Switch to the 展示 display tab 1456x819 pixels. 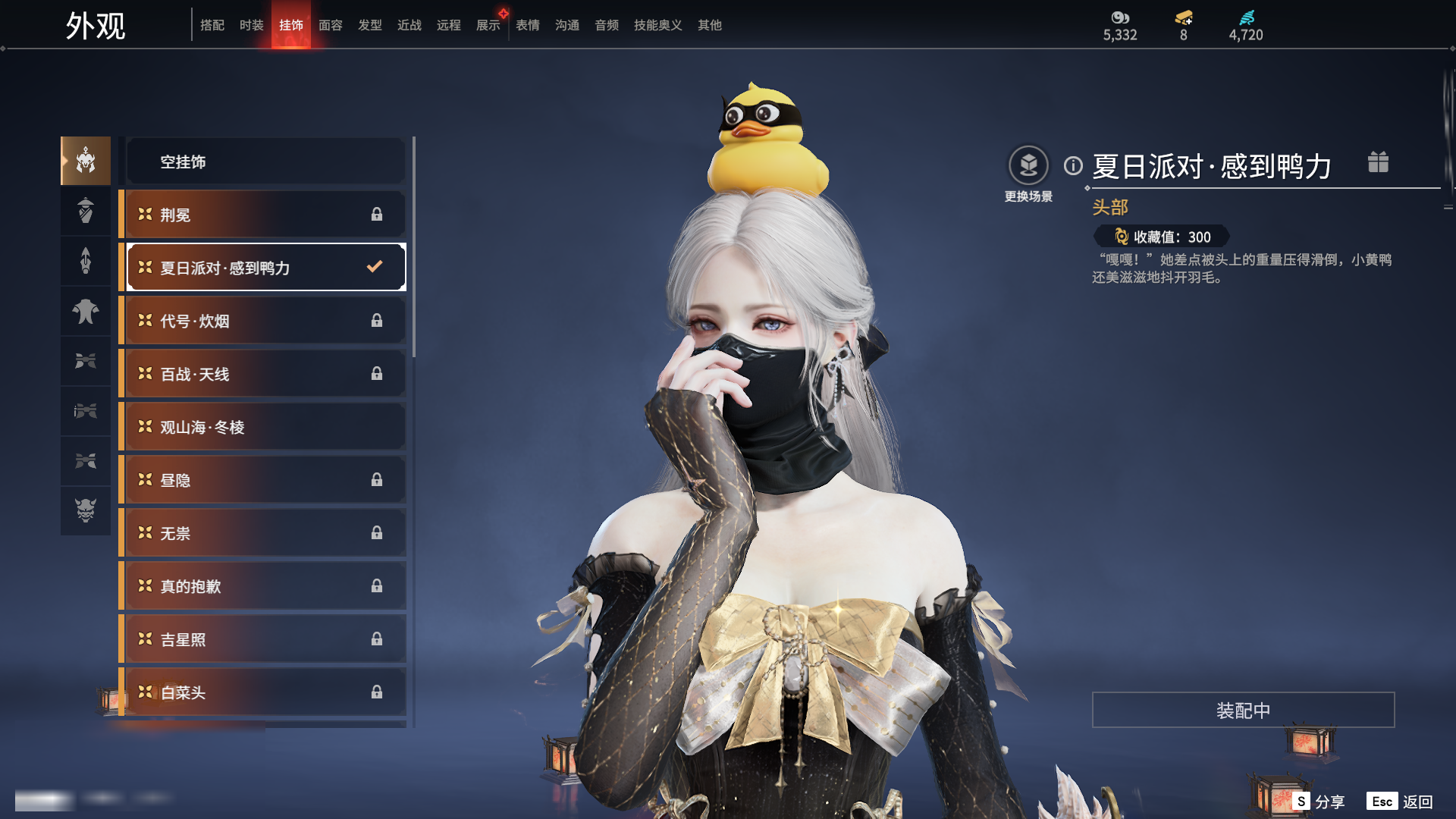click(x=488, y=25)
